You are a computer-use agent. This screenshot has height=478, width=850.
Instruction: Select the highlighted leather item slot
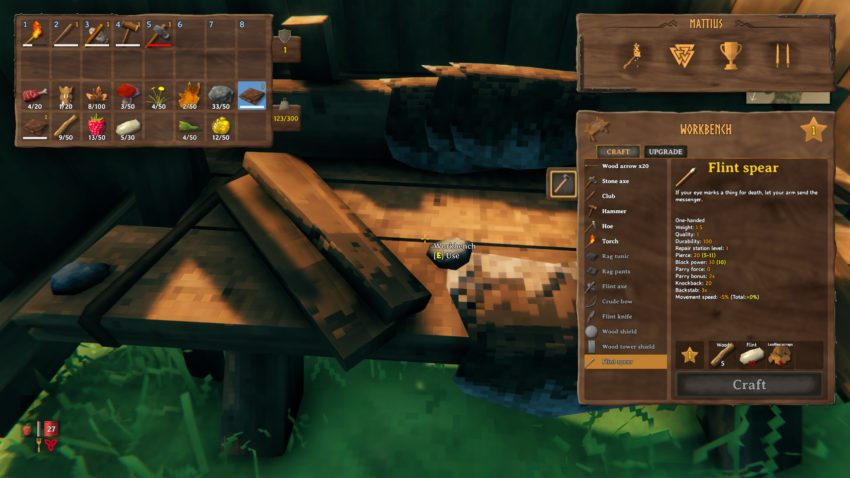(x=252, y=95)
